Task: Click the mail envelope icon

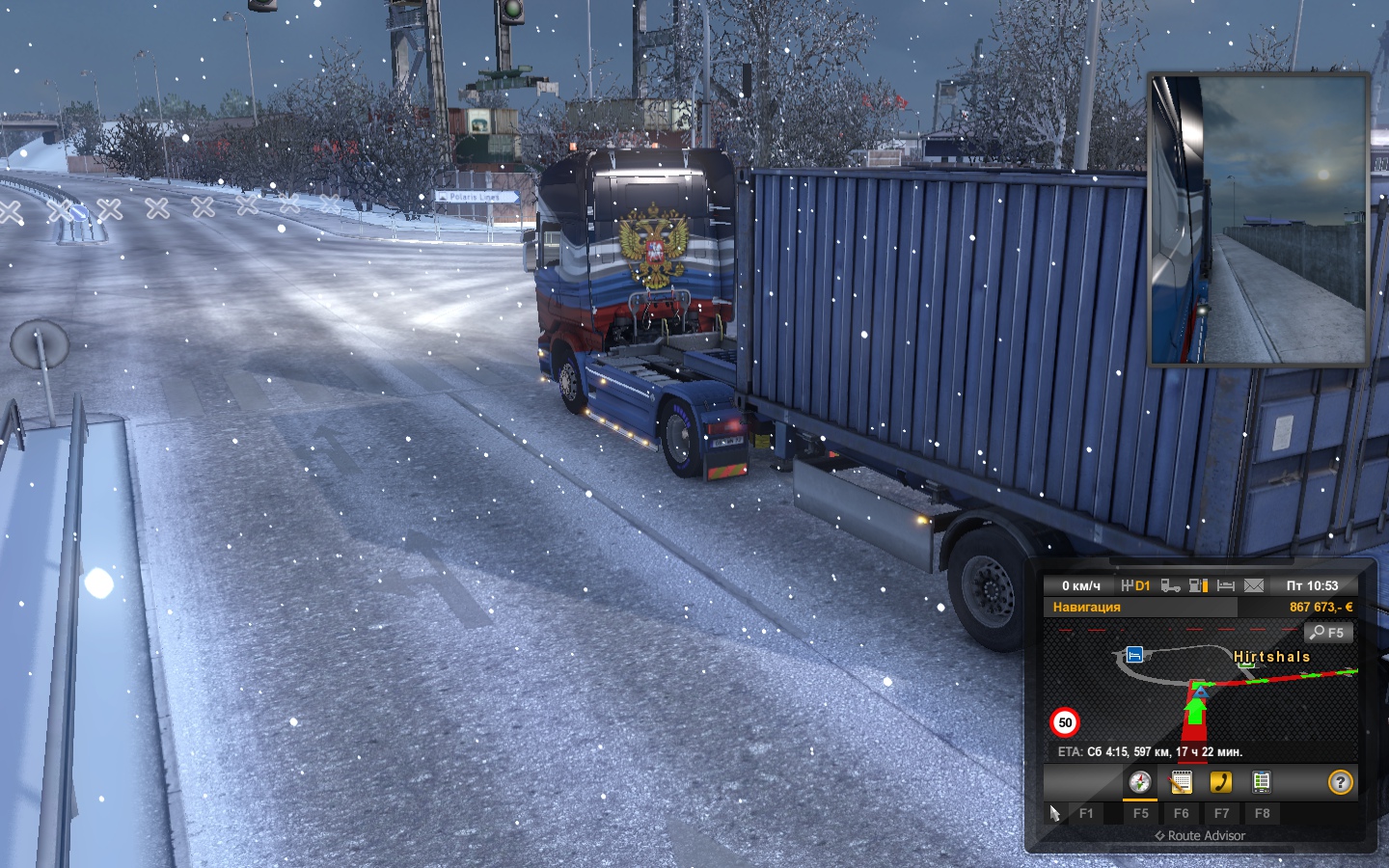Action: point(1254,585)
